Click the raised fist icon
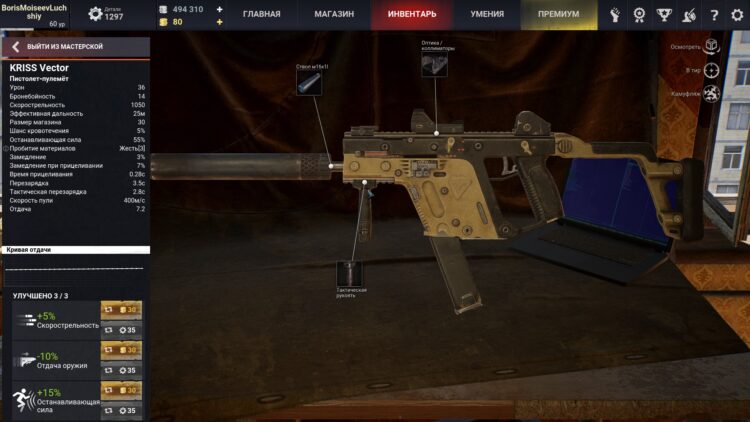Image resolution: width=750 pixels, height=422 pixels. coord(616,15)
